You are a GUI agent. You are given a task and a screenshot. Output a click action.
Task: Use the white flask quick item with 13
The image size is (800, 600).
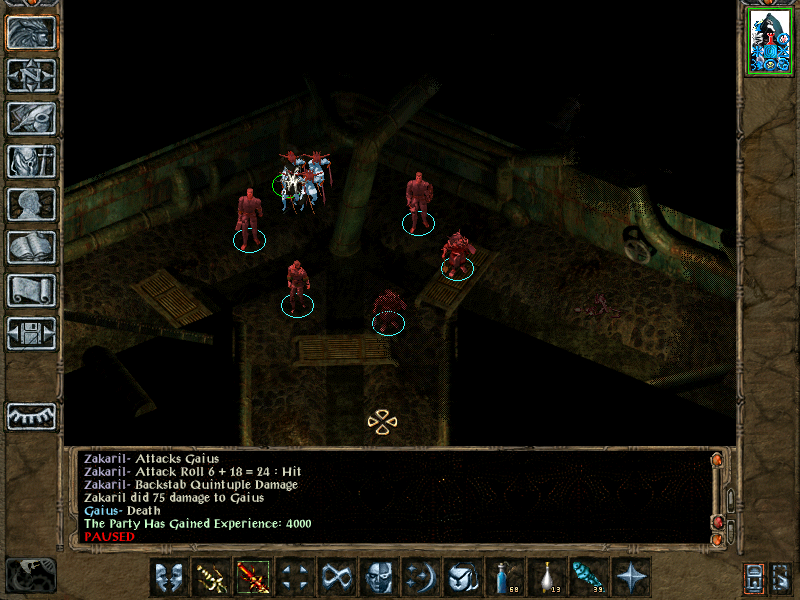click(x=548, y=577)
